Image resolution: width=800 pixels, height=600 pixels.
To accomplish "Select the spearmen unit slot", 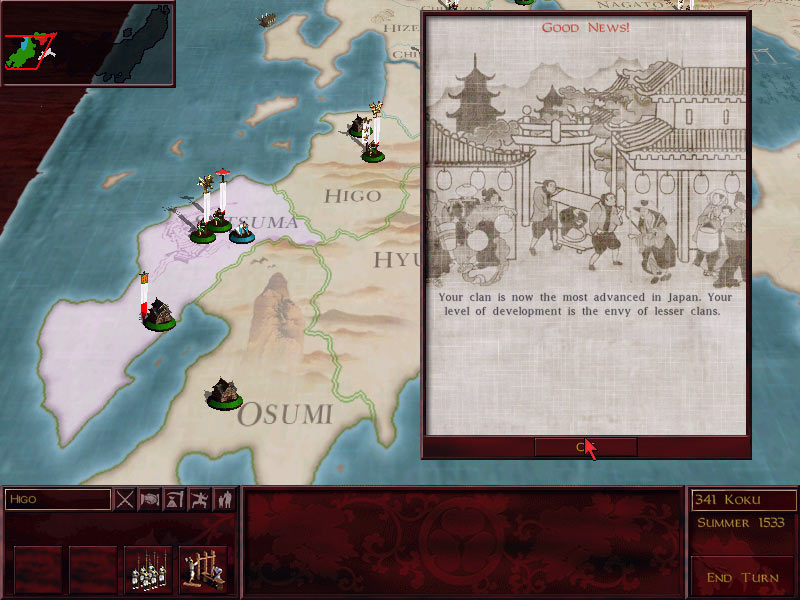I will pyautogui.click(x=148, y=568).
